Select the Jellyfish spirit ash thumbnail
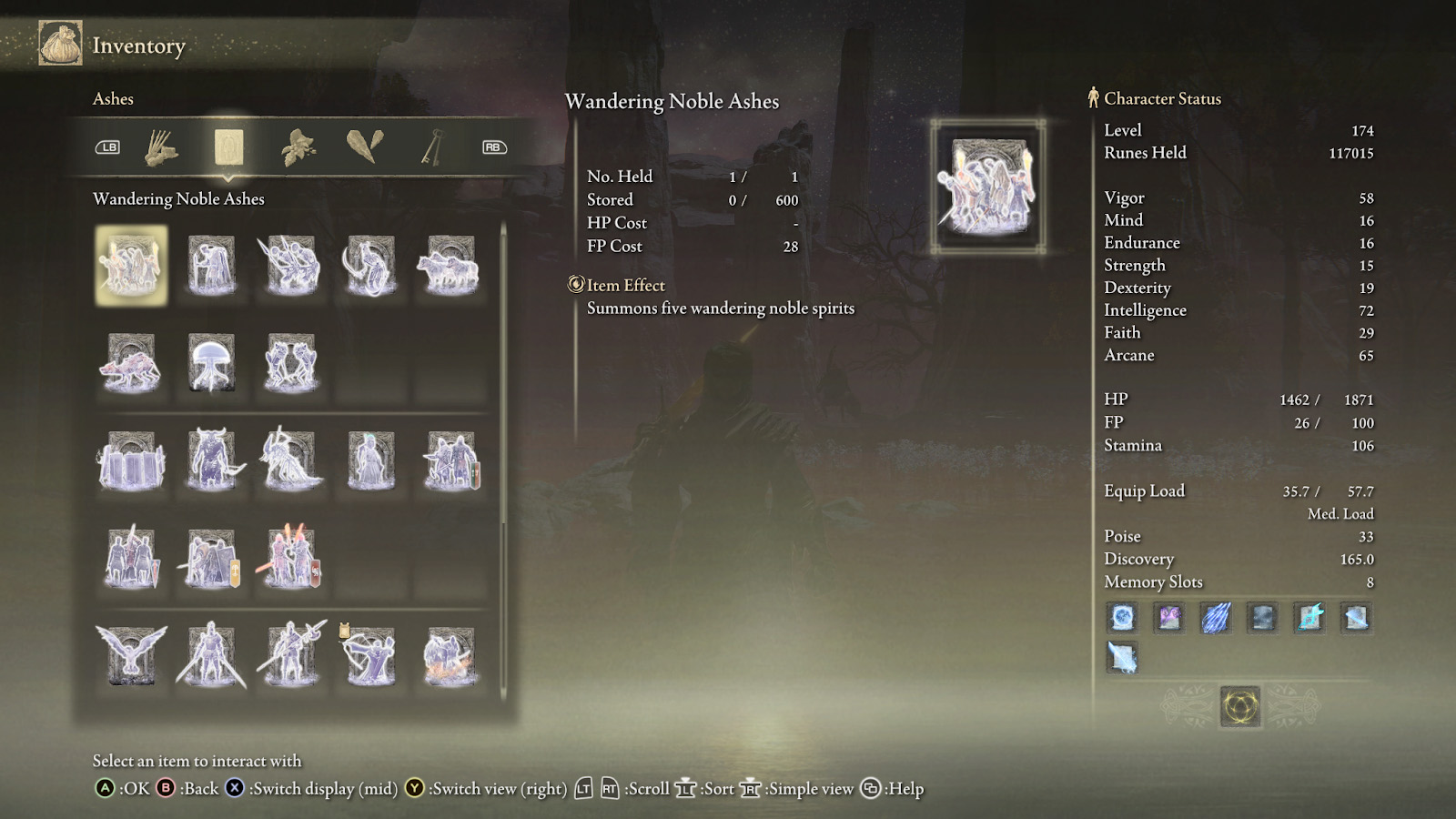Image resolution: width=1456 pixels, height=819 pixels. point(211,362)
